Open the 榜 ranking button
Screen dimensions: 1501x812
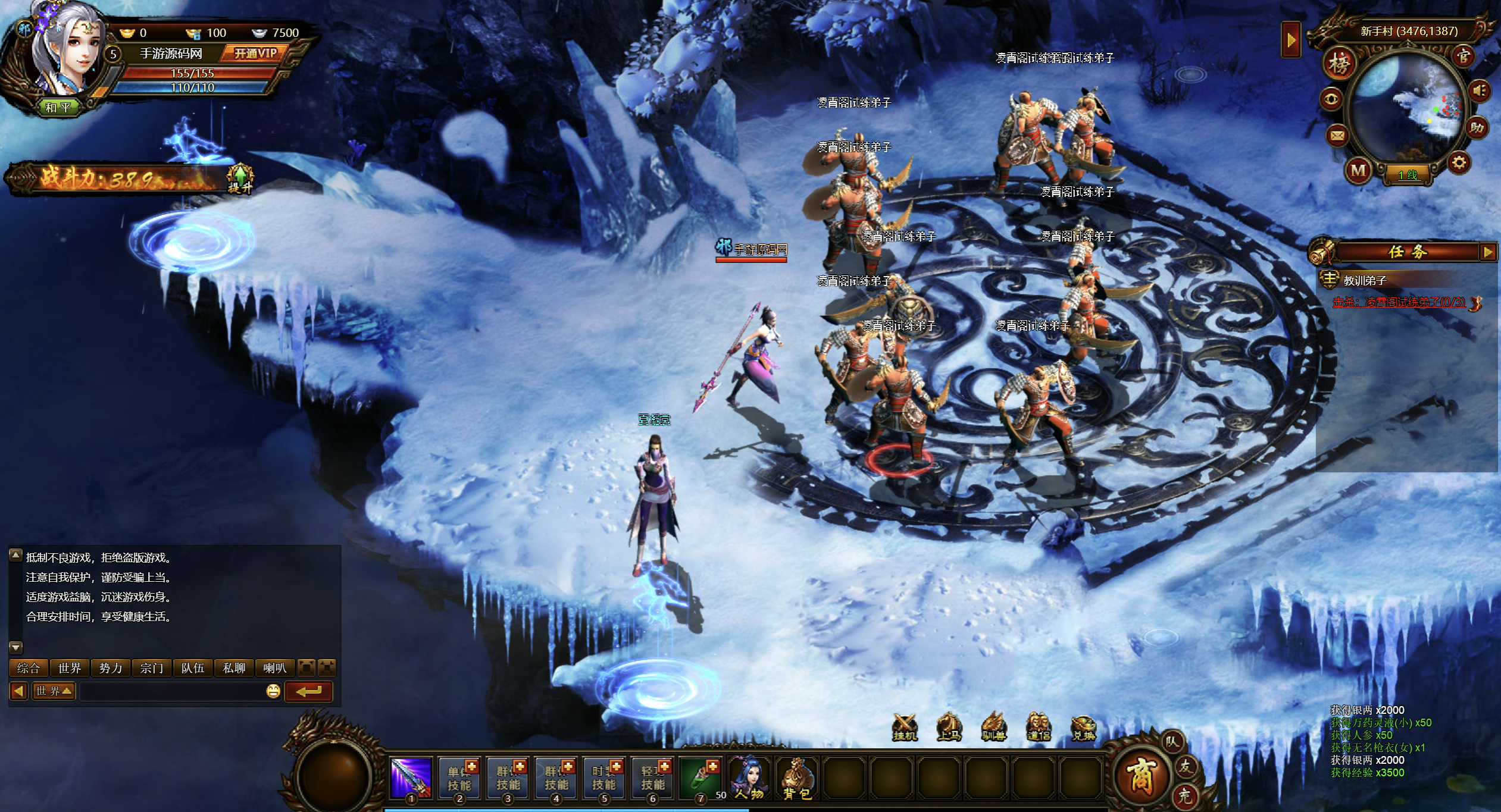[x=1339, y=64]
